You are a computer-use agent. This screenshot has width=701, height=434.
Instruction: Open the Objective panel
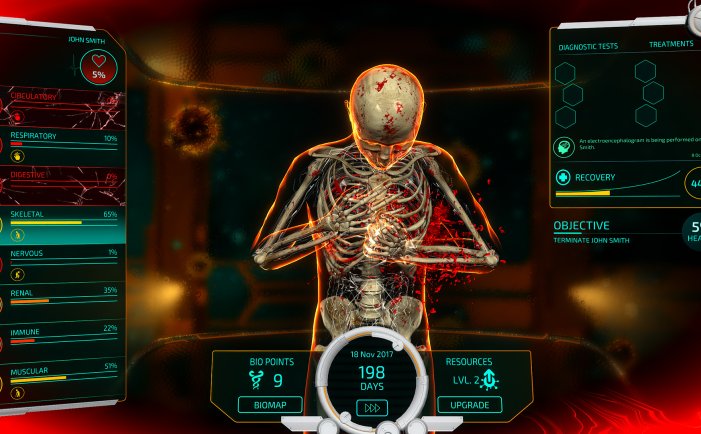tap(610, 231)
